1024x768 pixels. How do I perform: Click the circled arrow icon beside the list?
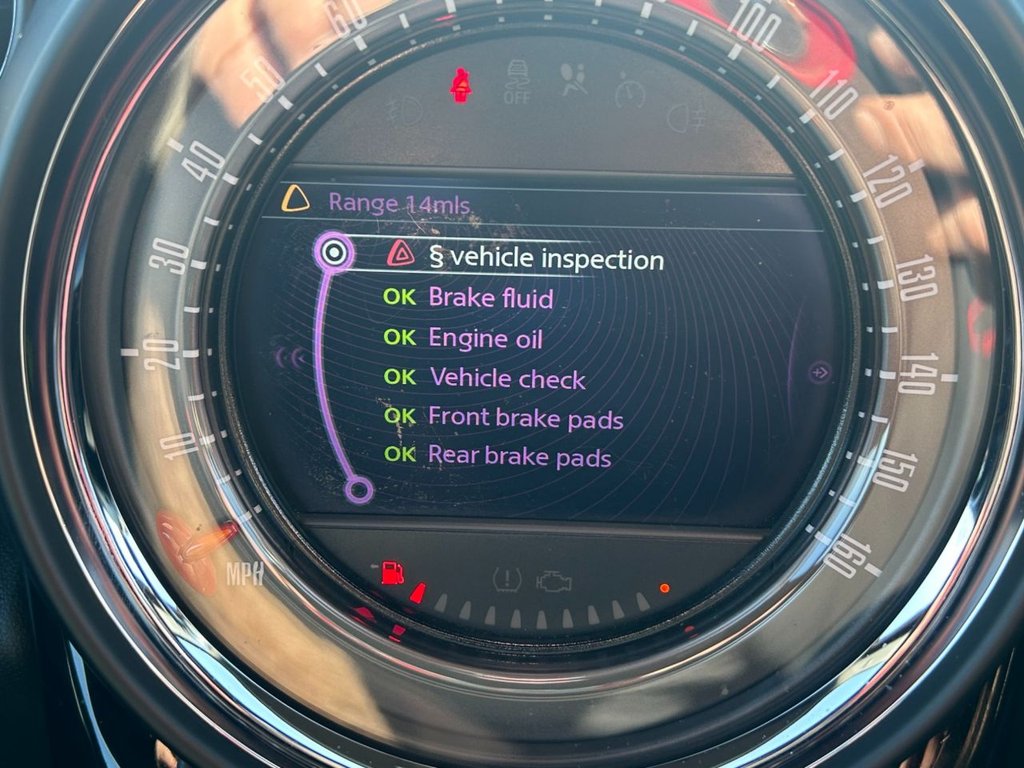coord(820,373)
